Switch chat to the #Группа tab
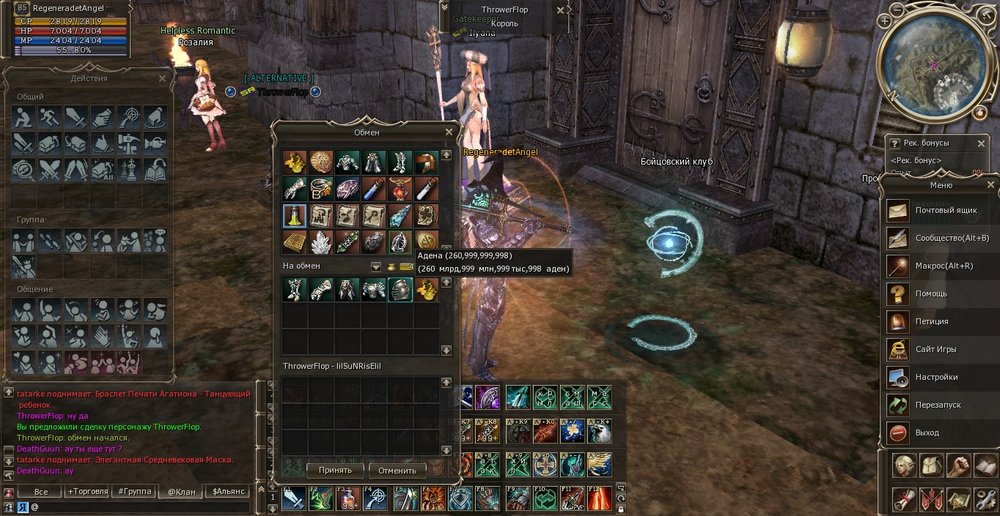This screenshot has width=1000, height=516. pyautogui.click(x=134, y=492)
